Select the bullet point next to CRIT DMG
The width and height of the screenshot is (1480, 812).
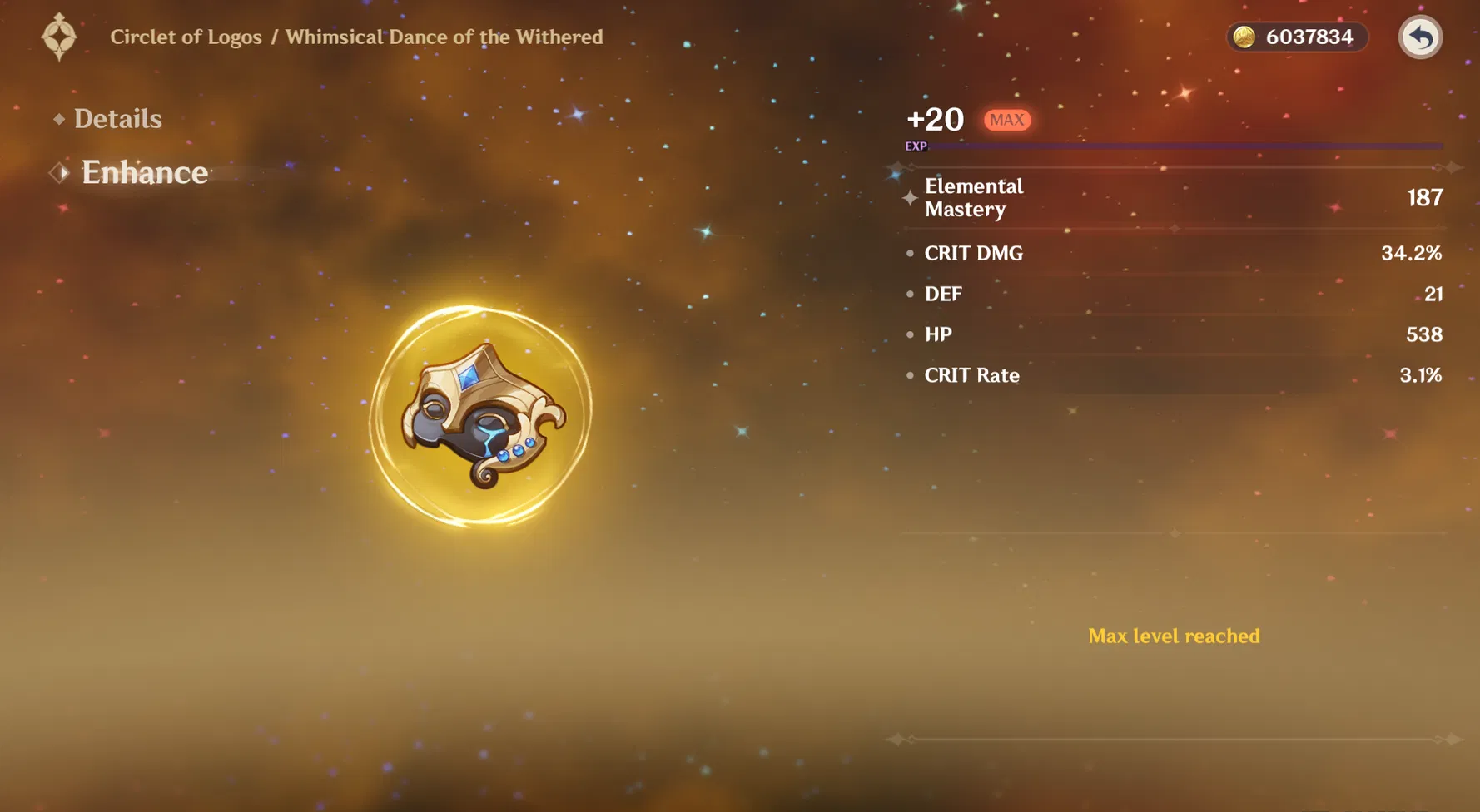[x=910, y=254]
